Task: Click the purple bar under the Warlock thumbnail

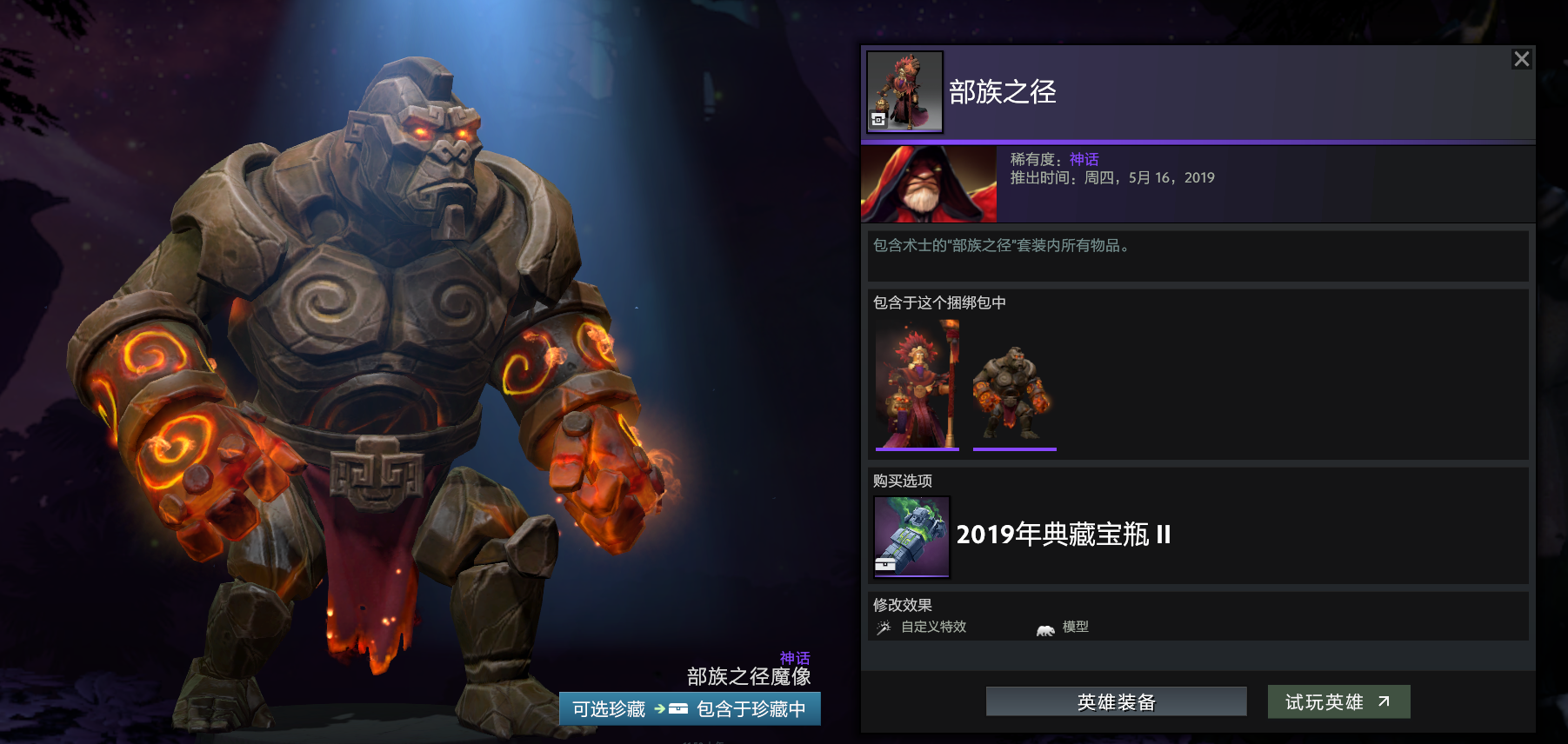Action: click(916, 449)
